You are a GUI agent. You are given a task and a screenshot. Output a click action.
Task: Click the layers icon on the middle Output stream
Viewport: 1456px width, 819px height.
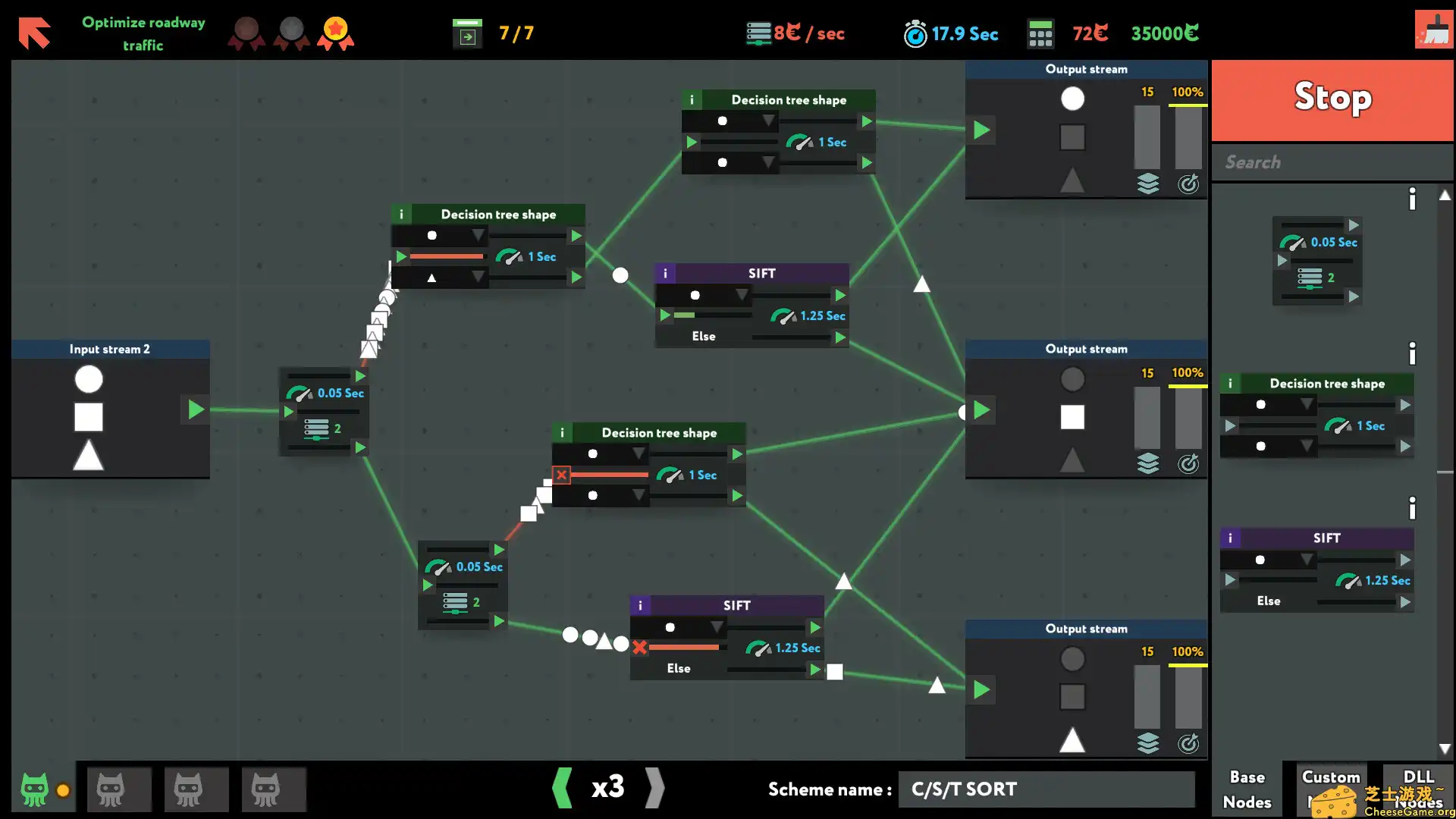(x=1149, y=464)
